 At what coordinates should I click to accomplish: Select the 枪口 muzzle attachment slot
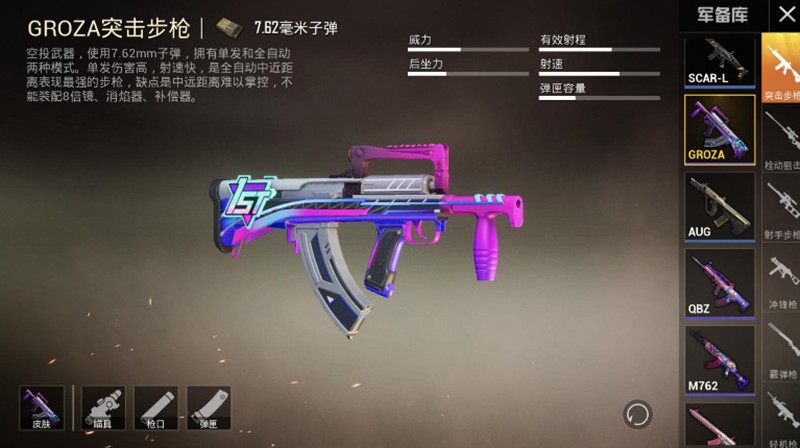[155, 408]
